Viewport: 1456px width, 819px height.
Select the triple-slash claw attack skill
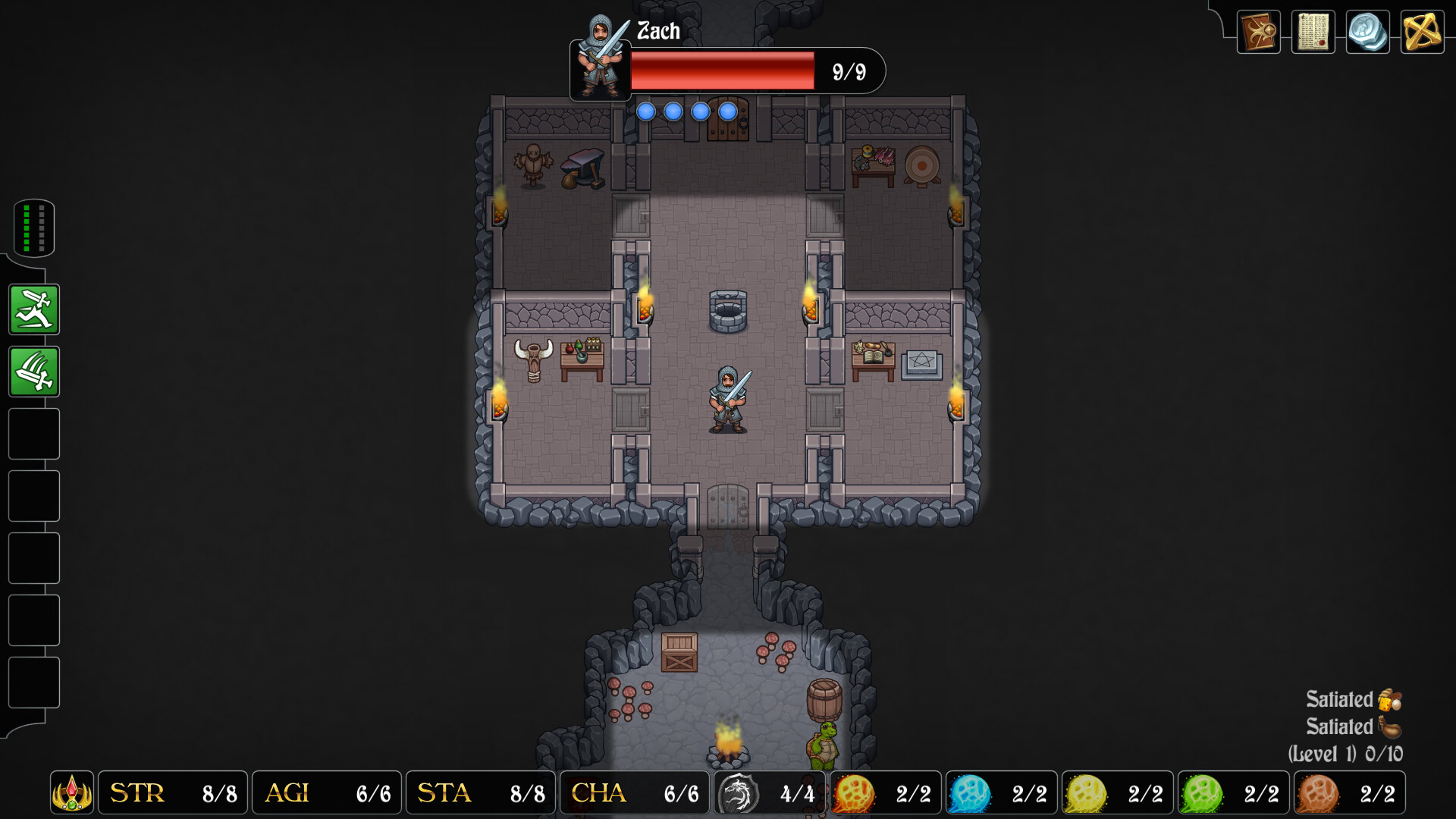point(33,372)
